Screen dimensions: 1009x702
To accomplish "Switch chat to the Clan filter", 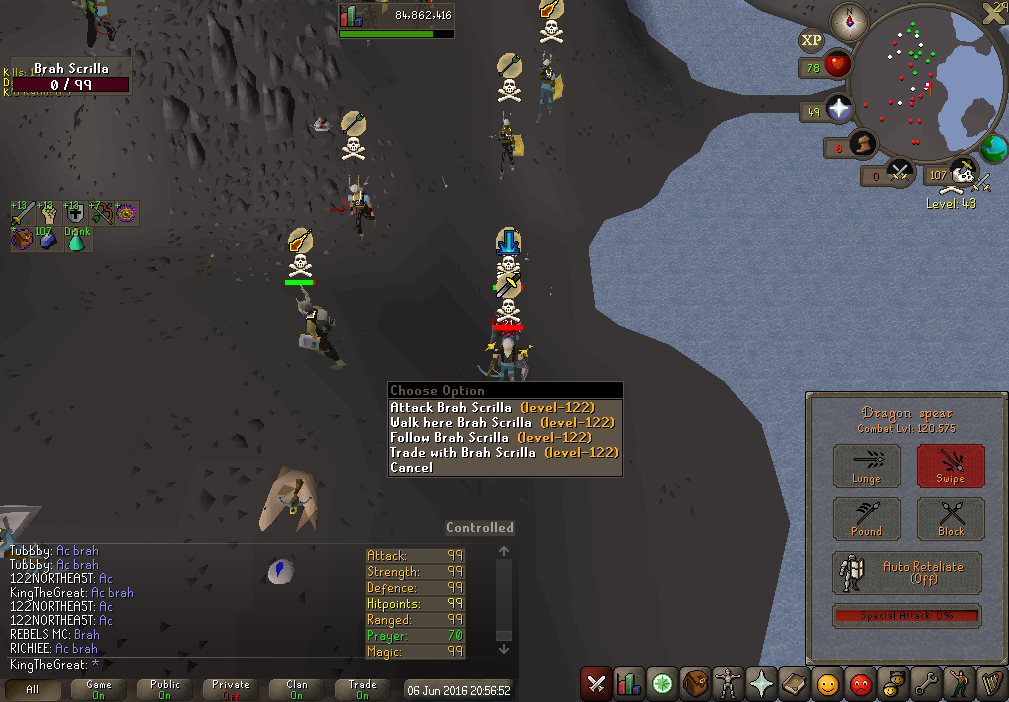I will point(297,690).
